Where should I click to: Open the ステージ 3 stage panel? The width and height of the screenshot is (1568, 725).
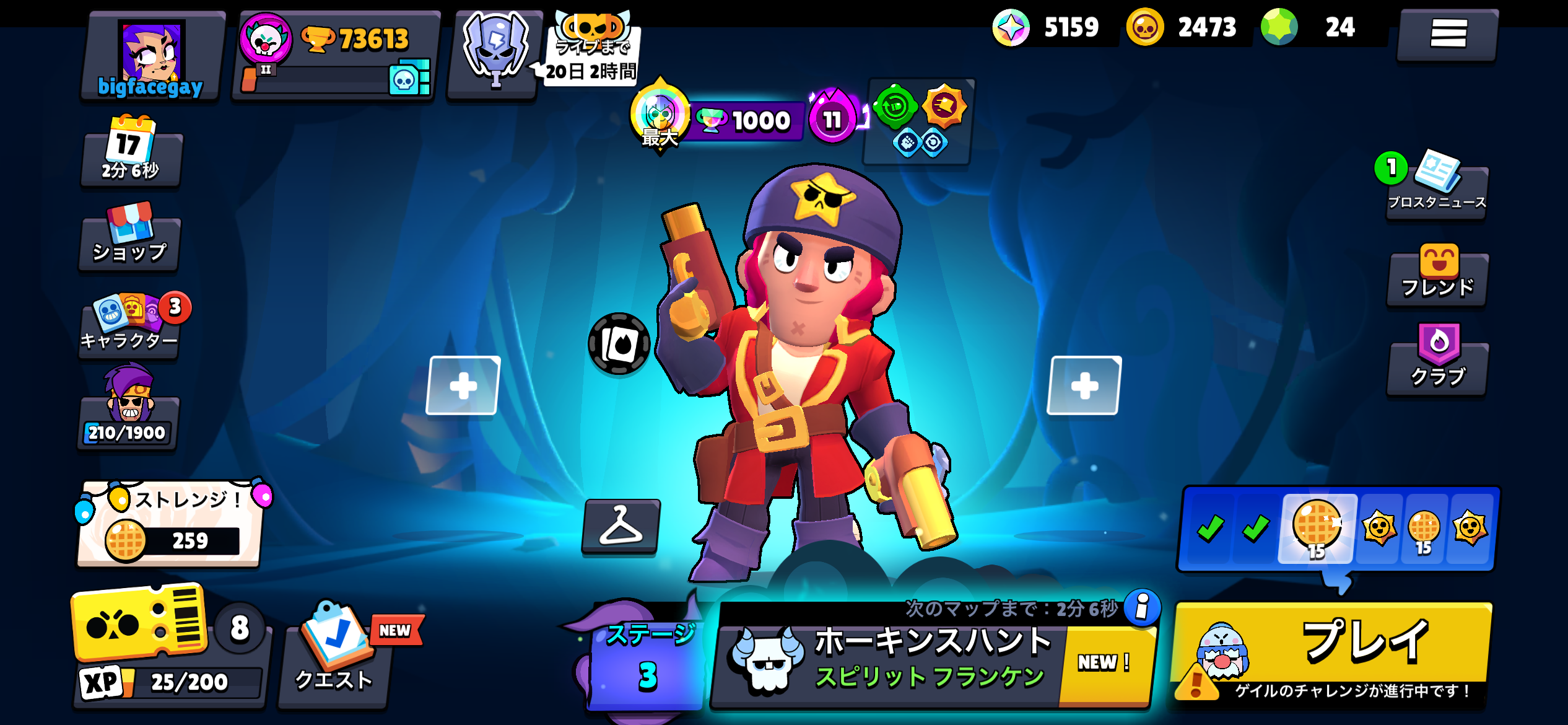646,660
